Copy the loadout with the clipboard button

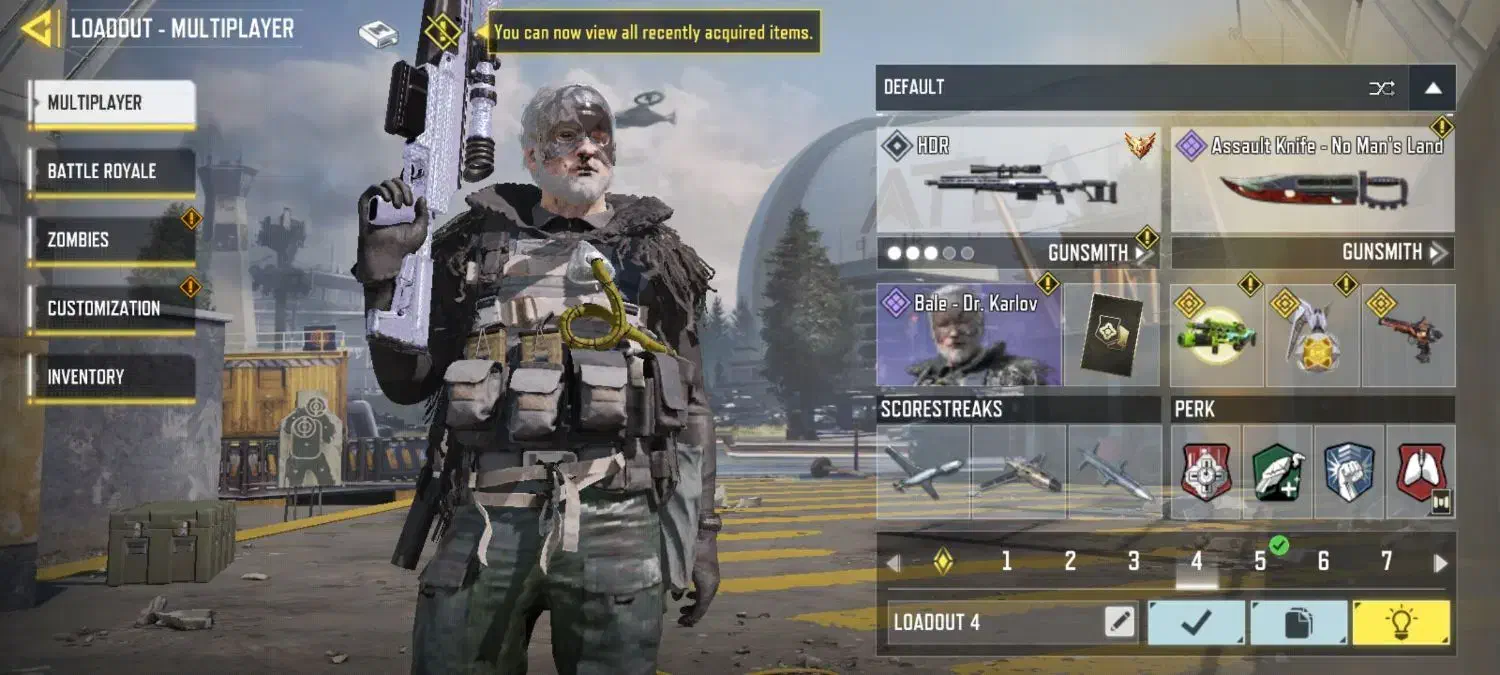1298,623
